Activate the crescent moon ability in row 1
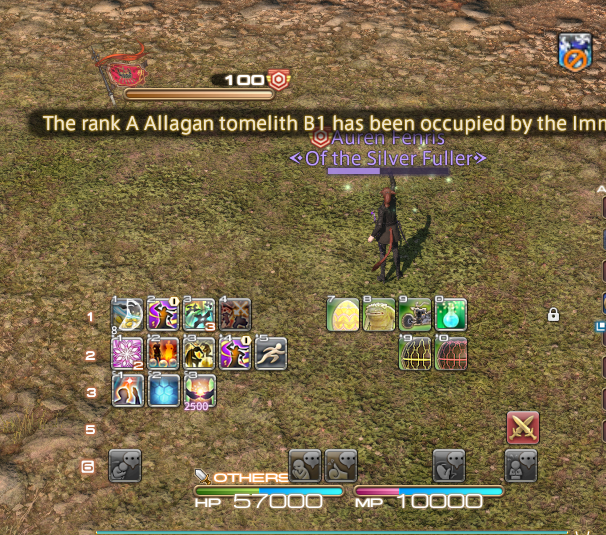This screenshot has height=535, width=606. pos(127,315)
